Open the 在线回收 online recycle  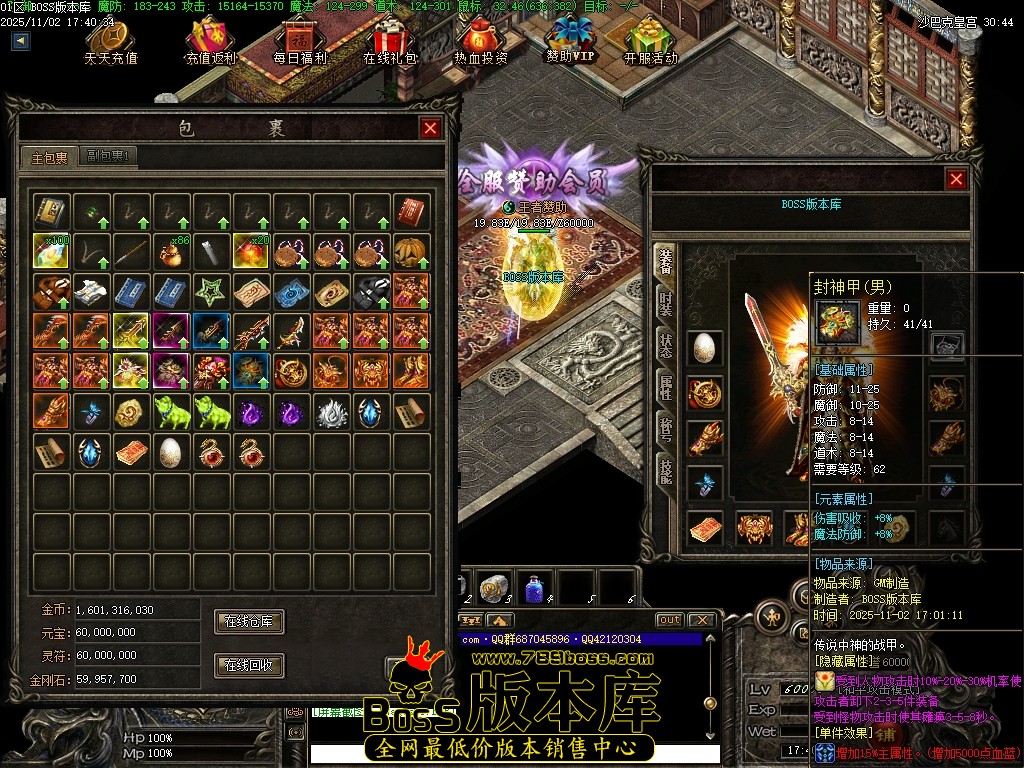[x=249, y=665]
